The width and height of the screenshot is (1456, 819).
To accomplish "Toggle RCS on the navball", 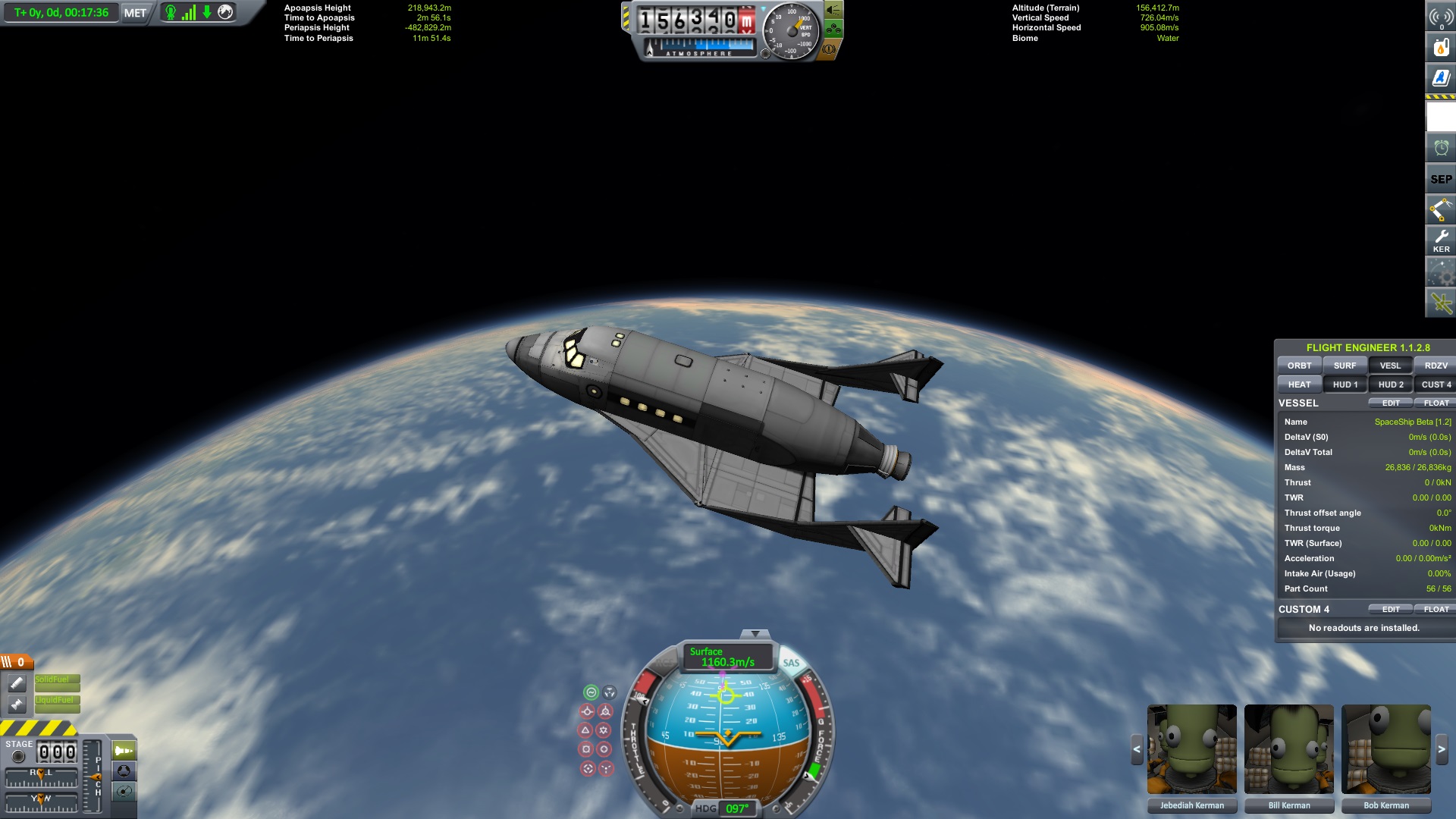I will [x=664, y=663].
